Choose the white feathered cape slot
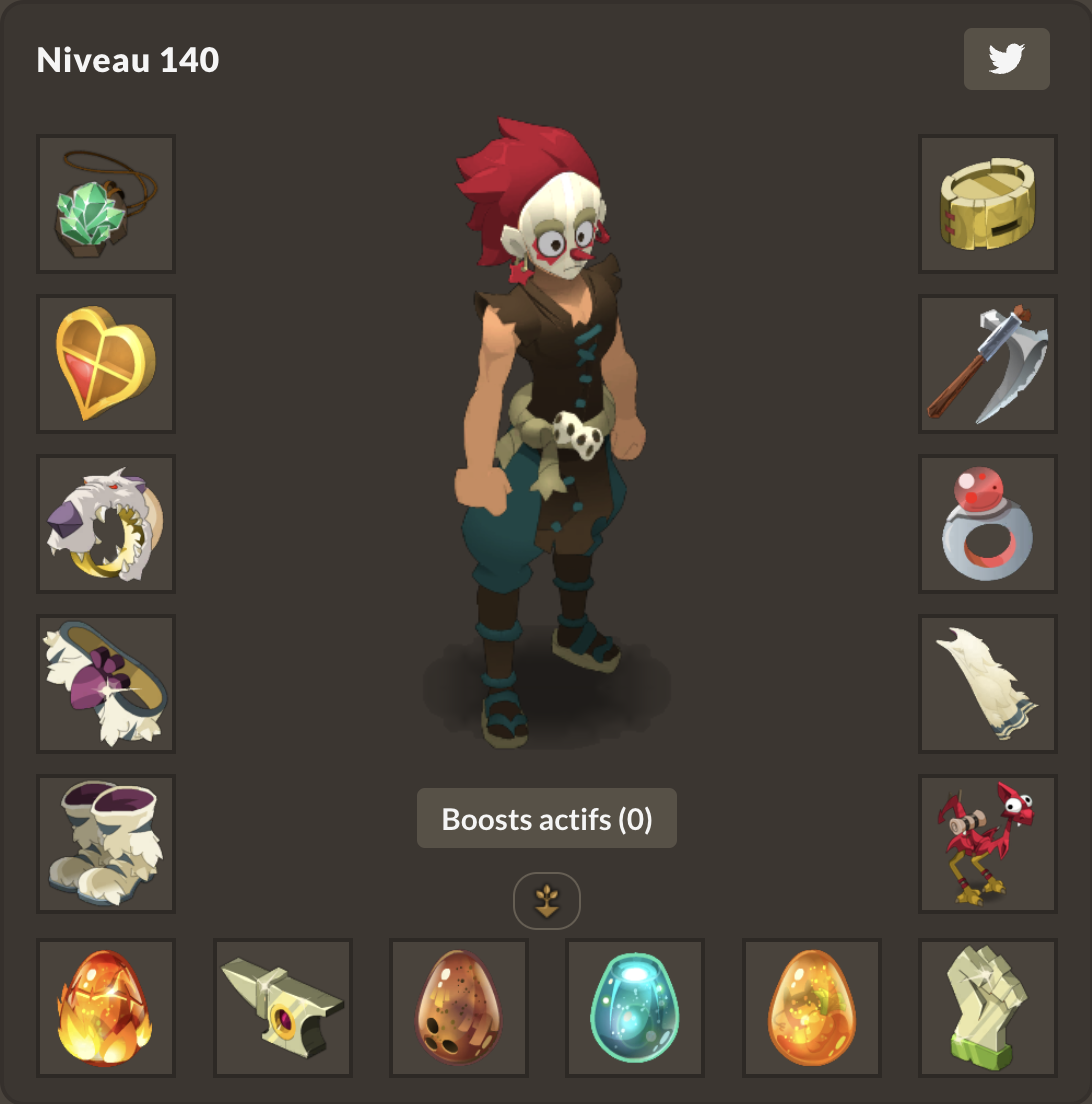The height and width of the screenshot is (1104, 1092). (x=988, y=684)
